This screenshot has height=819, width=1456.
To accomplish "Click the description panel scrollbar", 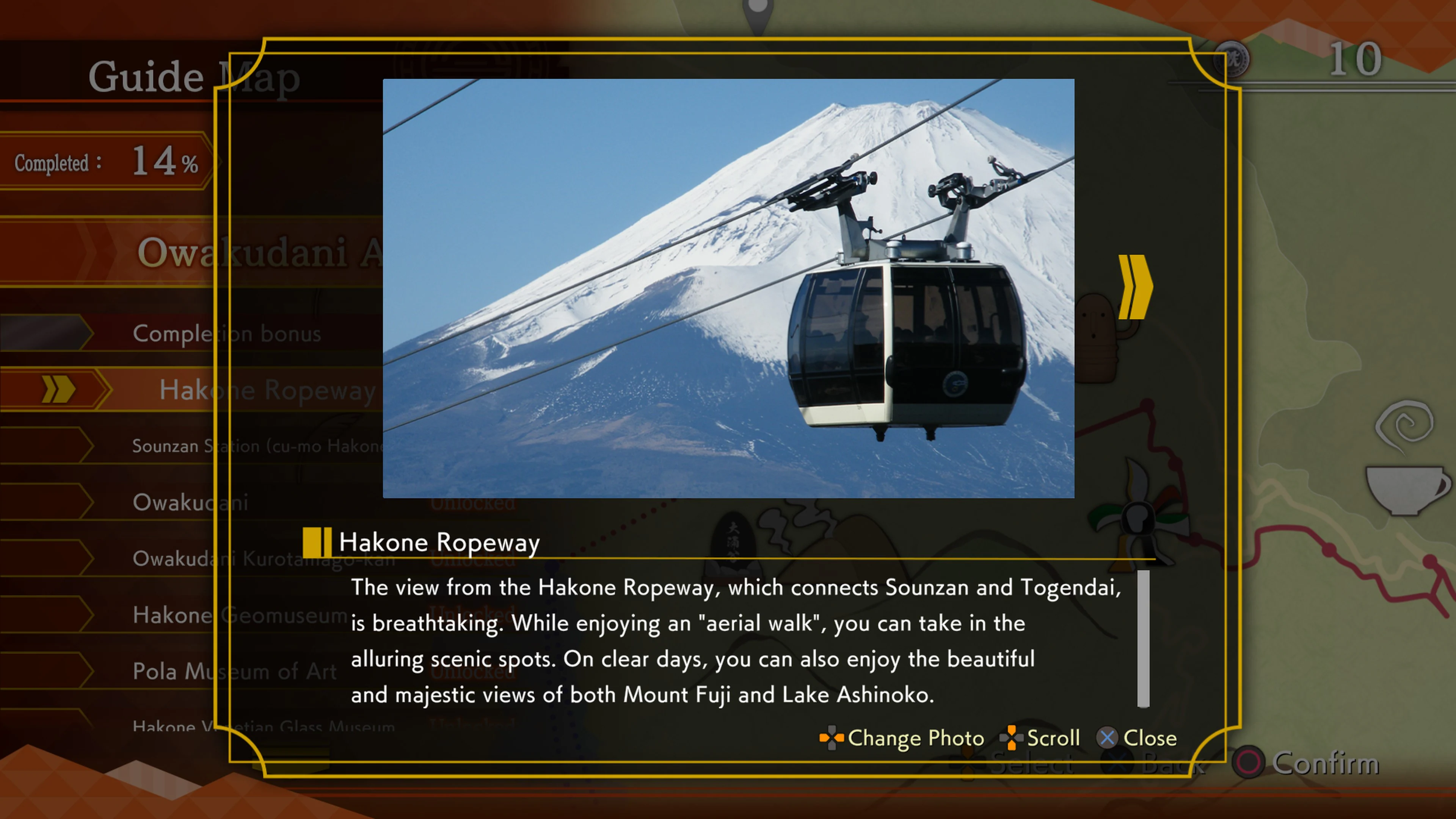I will click(x=1144, y=639).
